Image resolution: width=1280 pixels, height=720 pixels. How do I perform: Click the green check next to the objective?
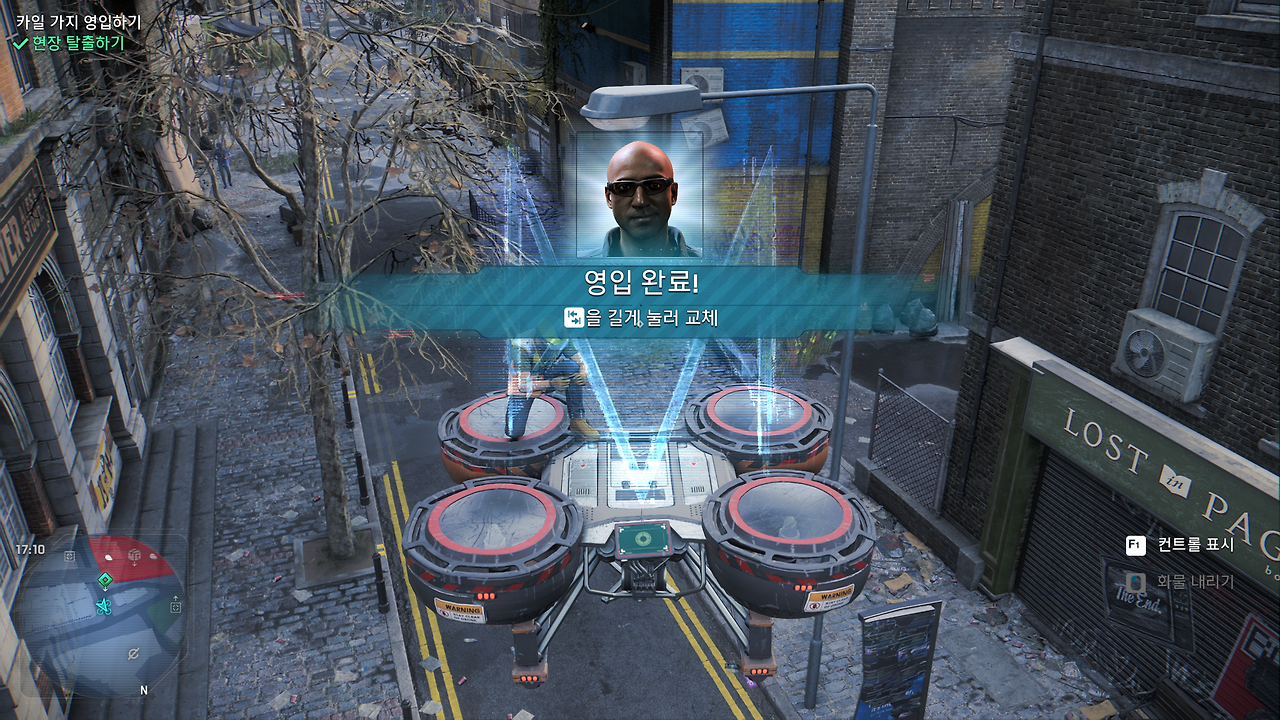click(19, 44)
